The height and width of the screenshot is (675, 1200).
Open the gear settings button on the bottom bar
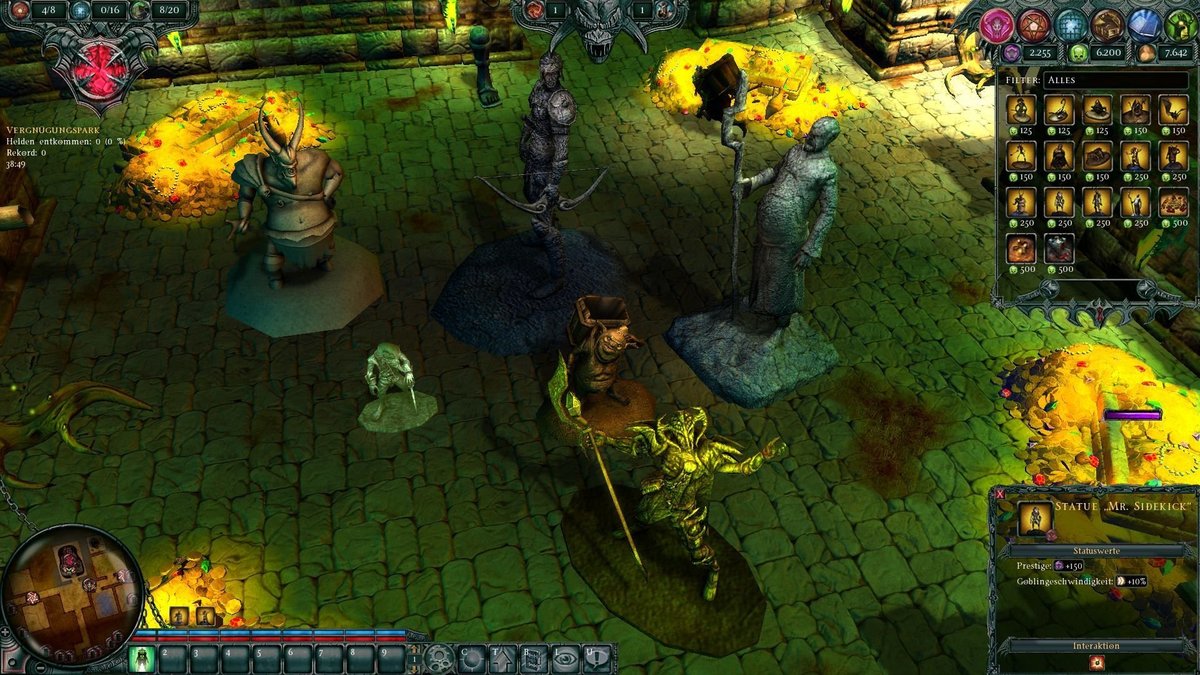coord(438,657)
